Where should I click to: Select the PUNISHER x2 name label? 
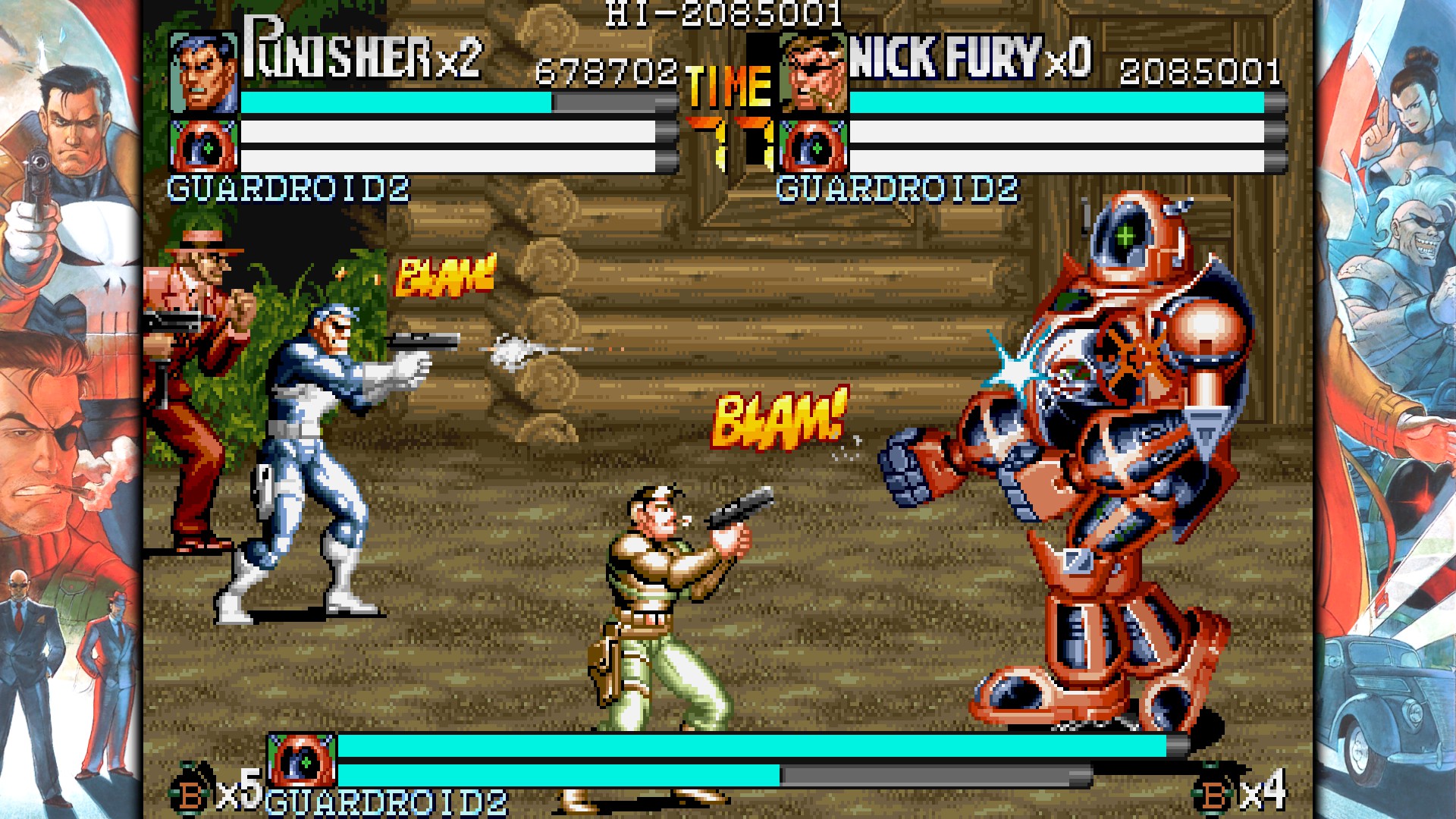[x=360, y=57]
